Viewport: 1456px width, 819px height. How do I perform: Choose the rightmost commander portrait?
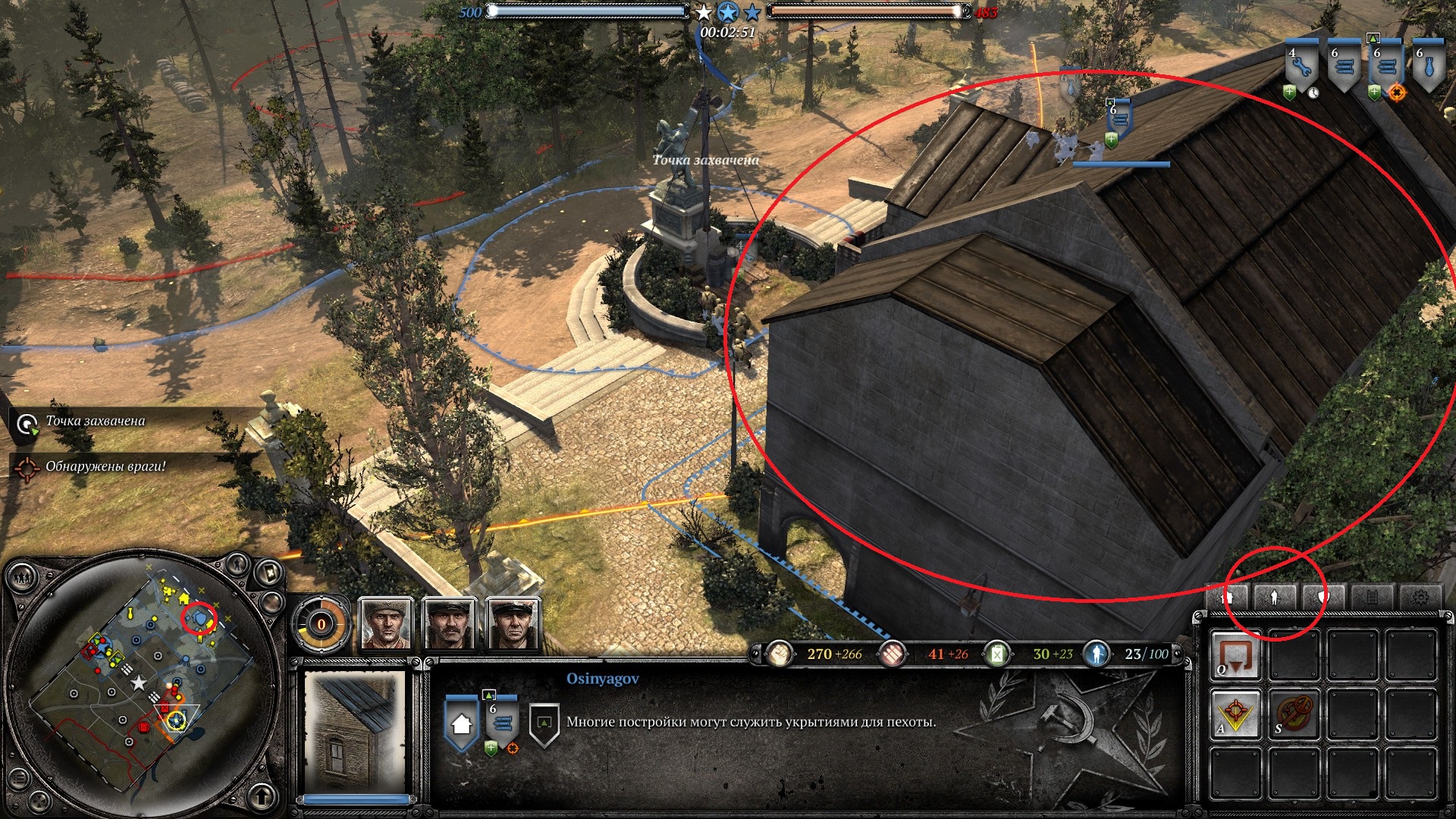tap(513, 624)
